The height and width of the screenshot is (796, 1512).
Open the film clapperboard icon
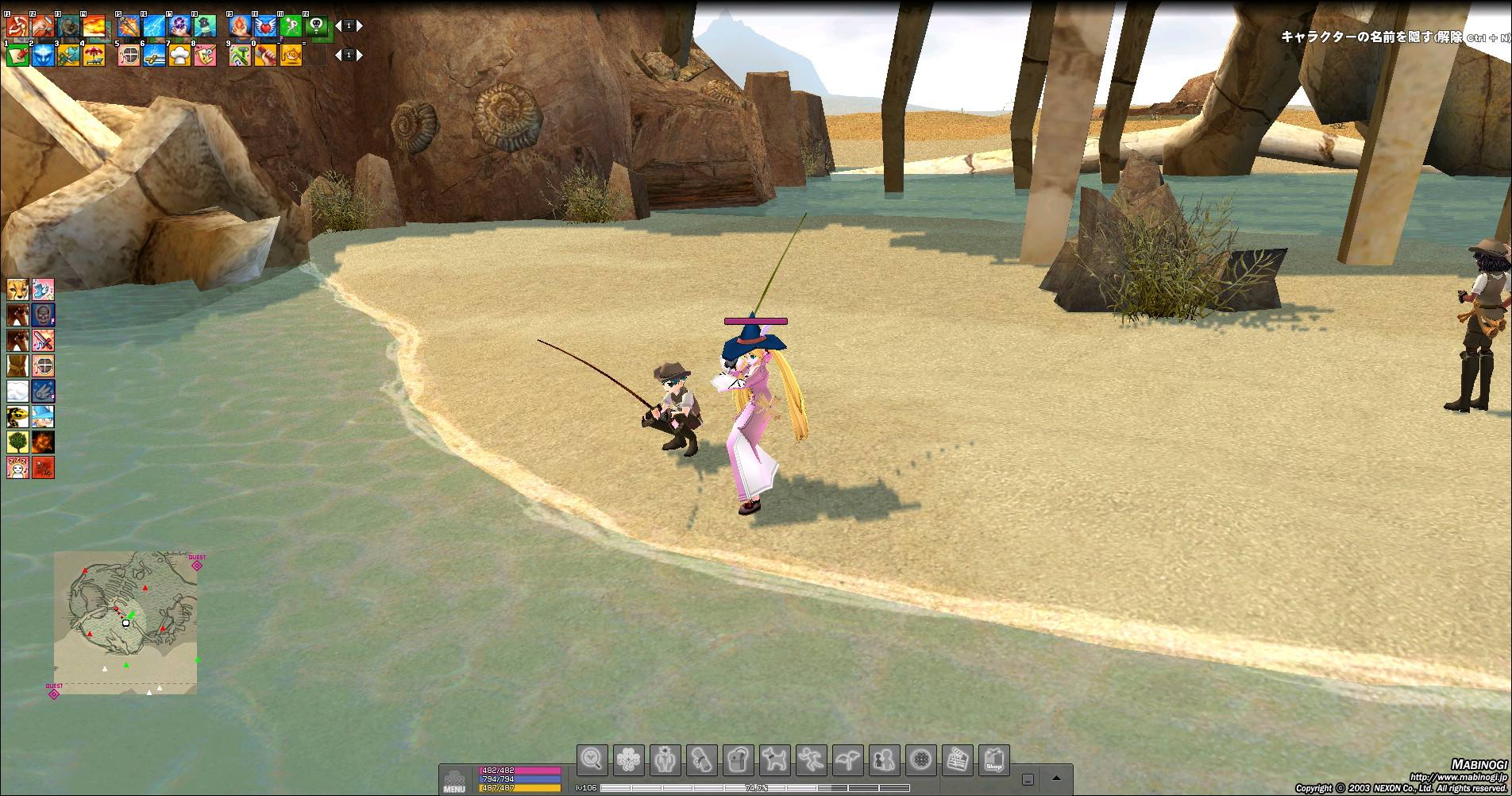[x=958, y=760]
